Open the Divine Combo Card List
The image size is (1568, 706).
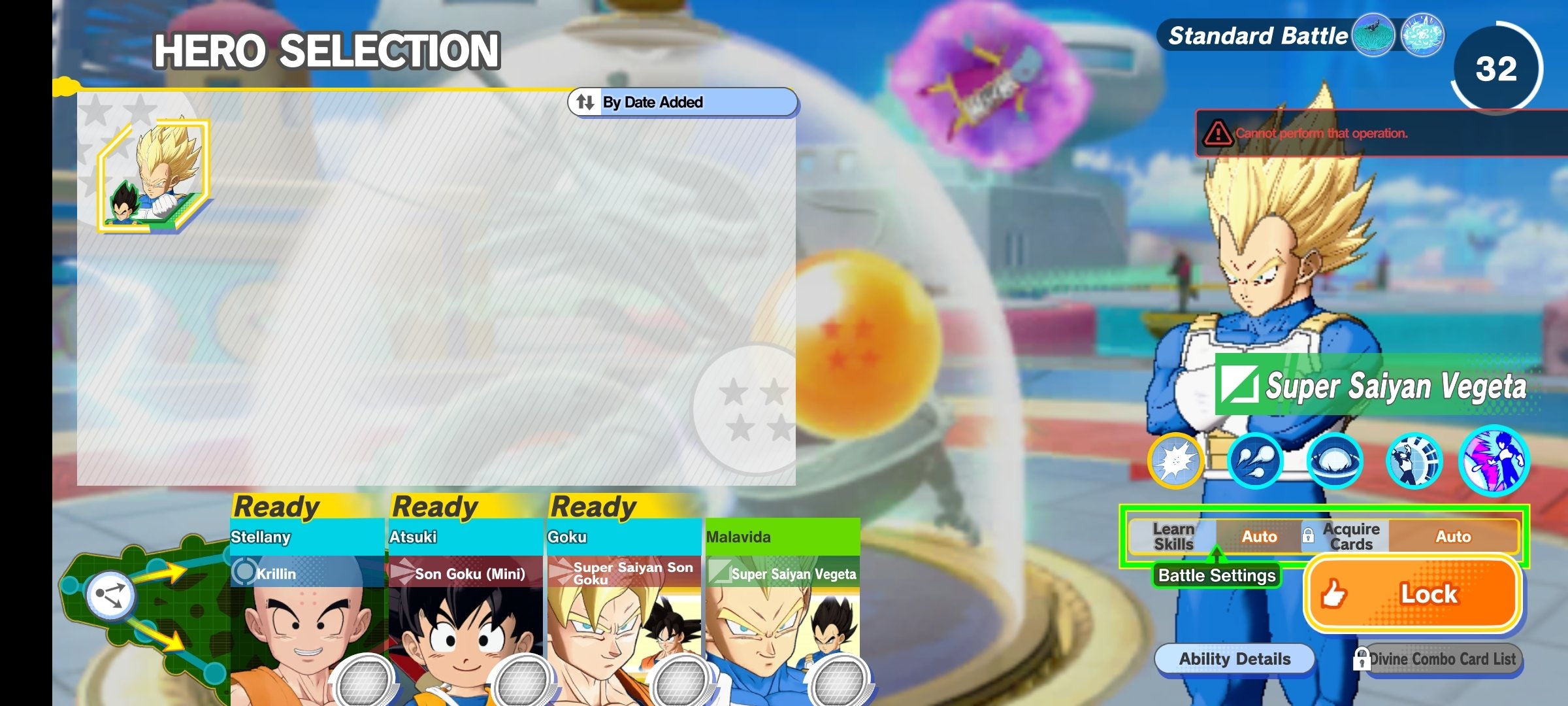click(1442, 659)
